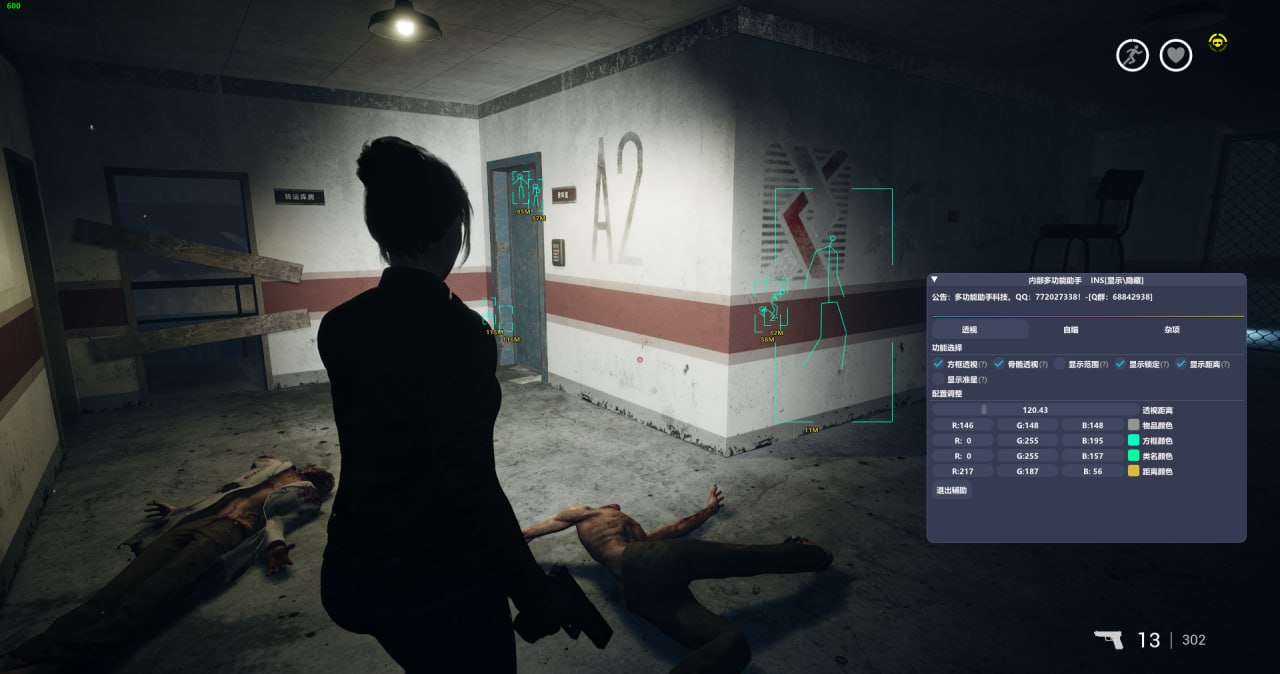Open the 杂项 tab
This screenshot has width=1280, height=674.
(x=1172, y=329)
